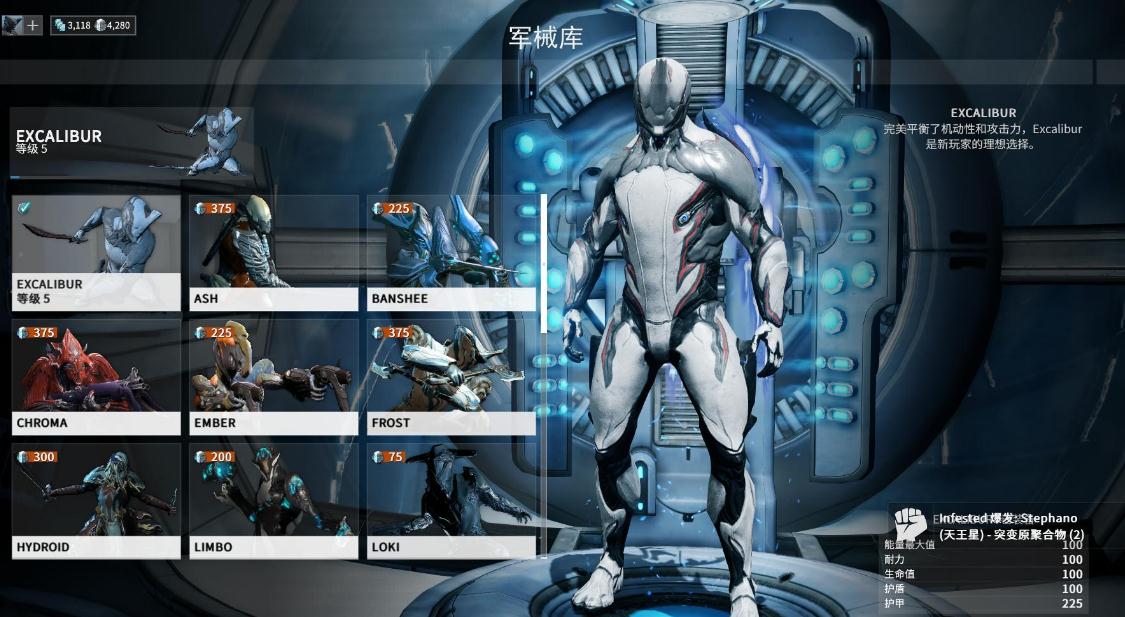Image resolution: width=1125 pixels, height=617 pixels.
Task: Pick the Hydroid warframe tile
Action: pos(96,500)
